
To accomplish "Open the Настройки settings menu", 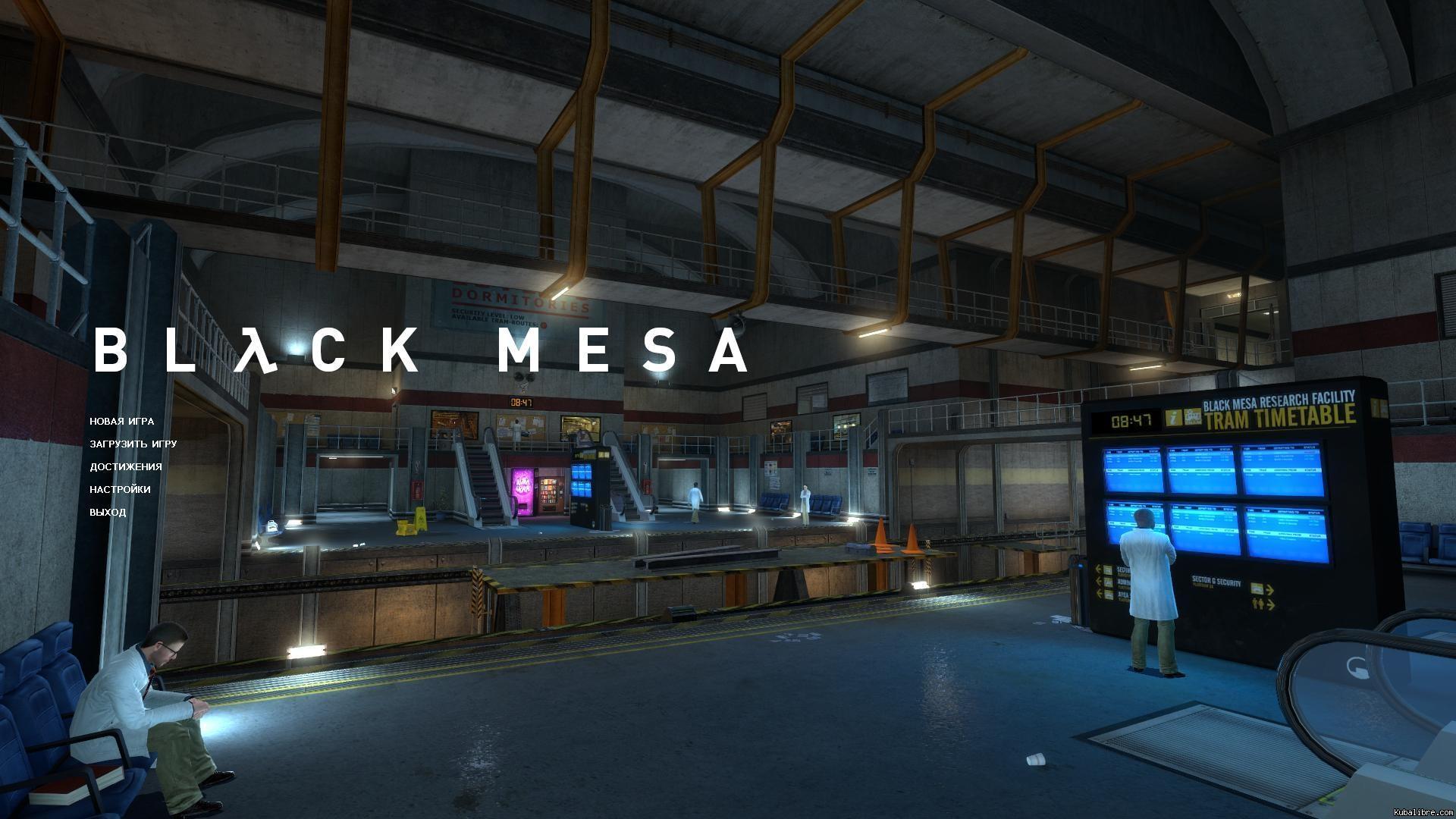I will 120,490.
